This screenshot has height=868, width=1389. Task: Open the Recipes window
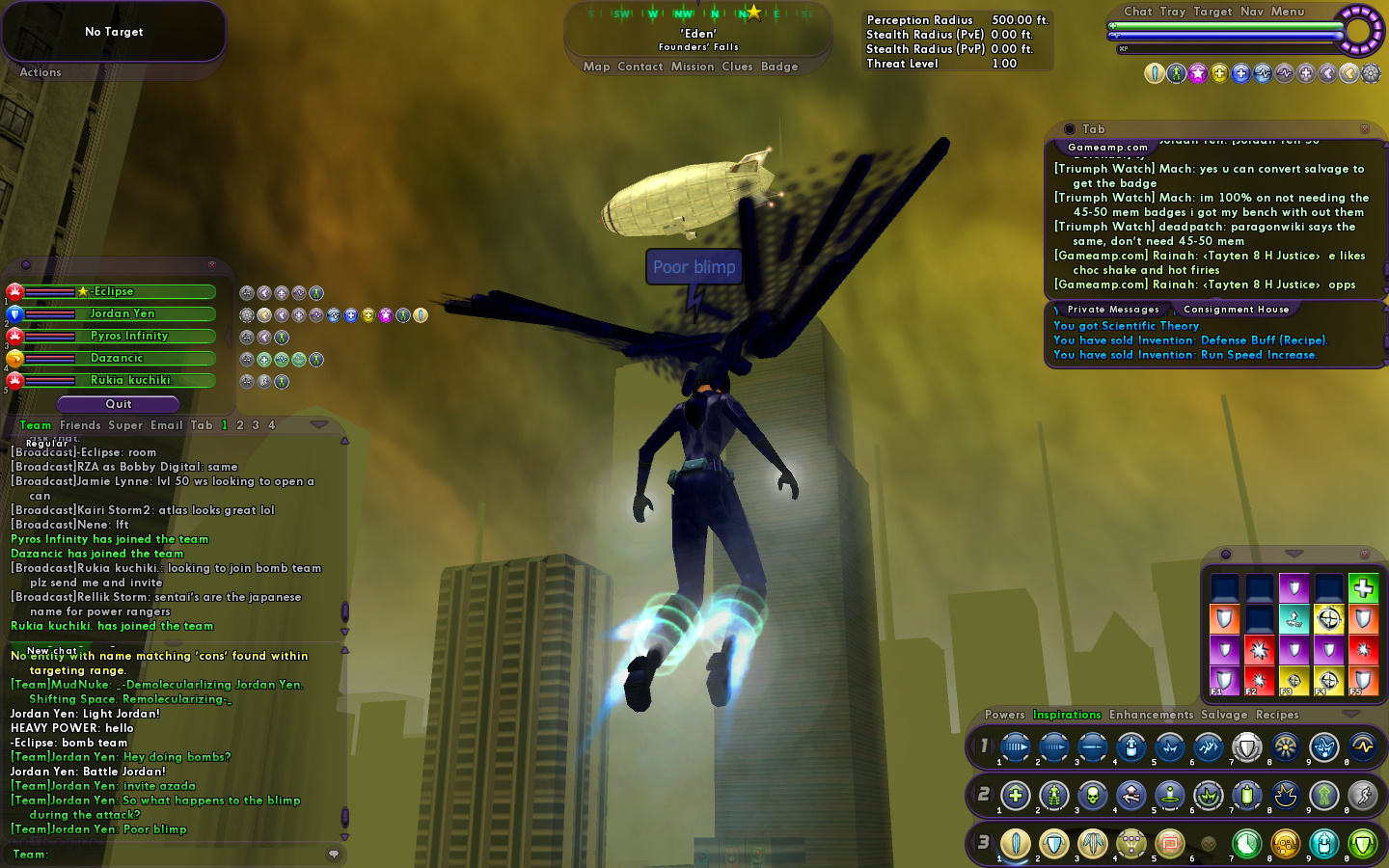[1277, 715]
